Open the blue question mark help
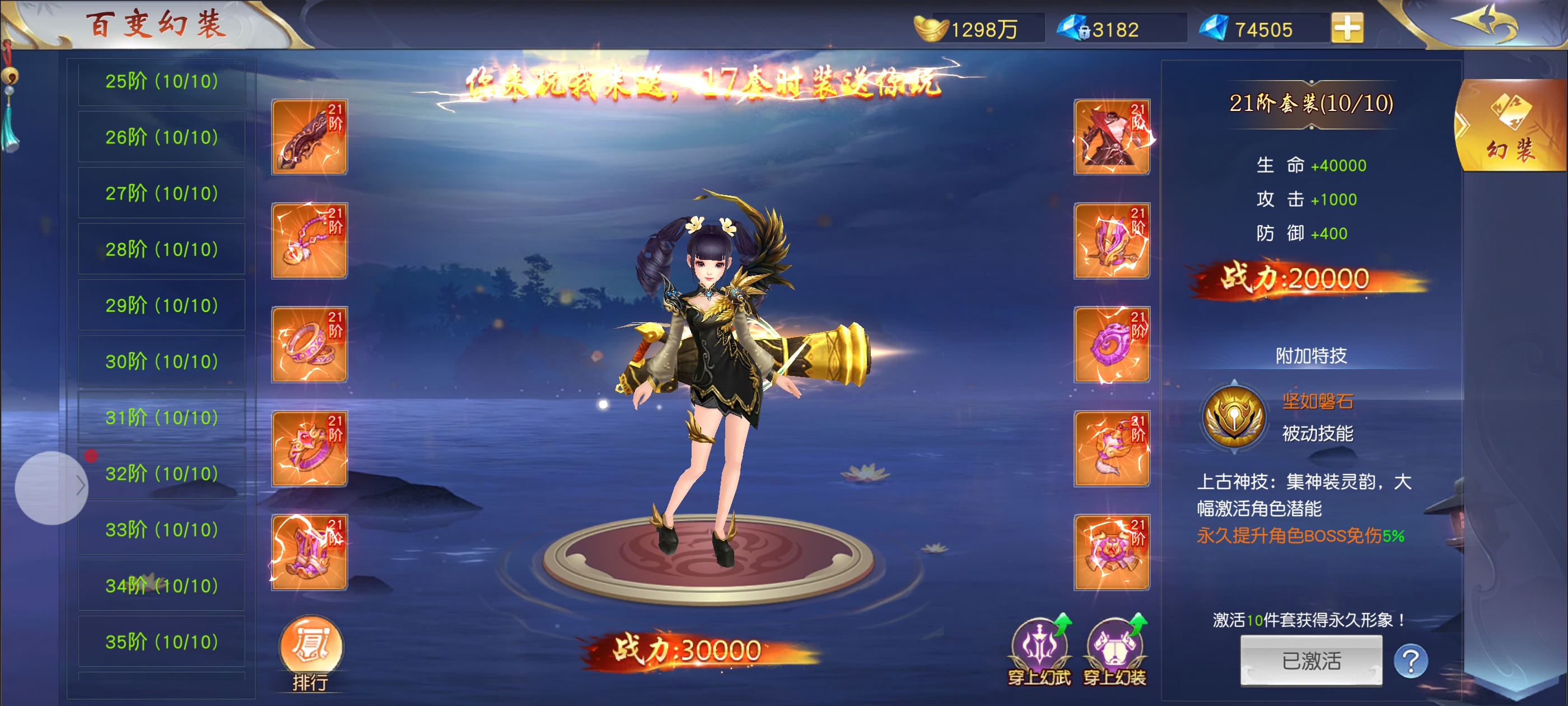 click(x=1410, y=661)
